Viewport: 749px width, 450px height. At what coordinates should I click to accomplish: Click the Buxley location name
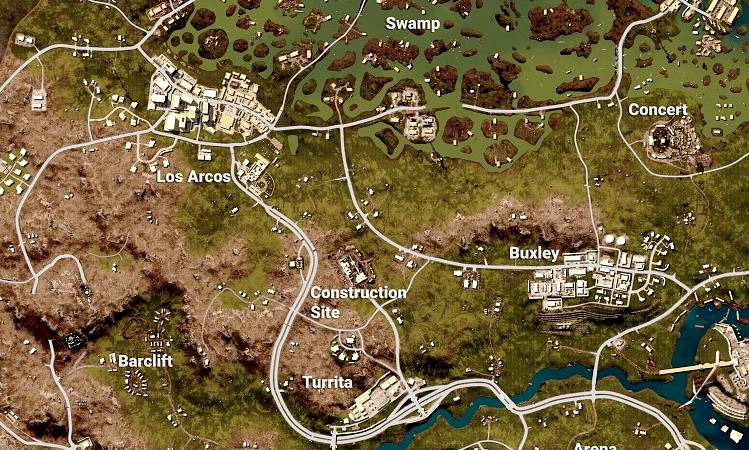click(534, 253)
